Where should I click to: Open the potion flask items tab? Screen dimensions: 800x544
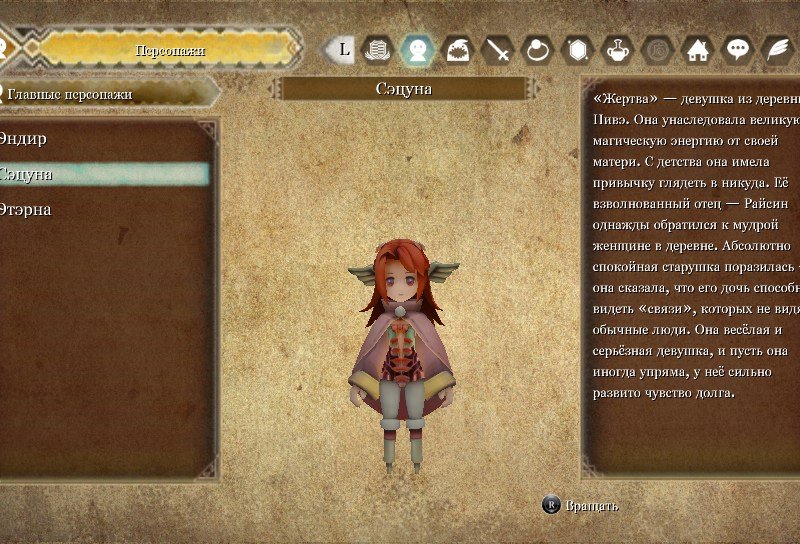[x=618, y=49]
